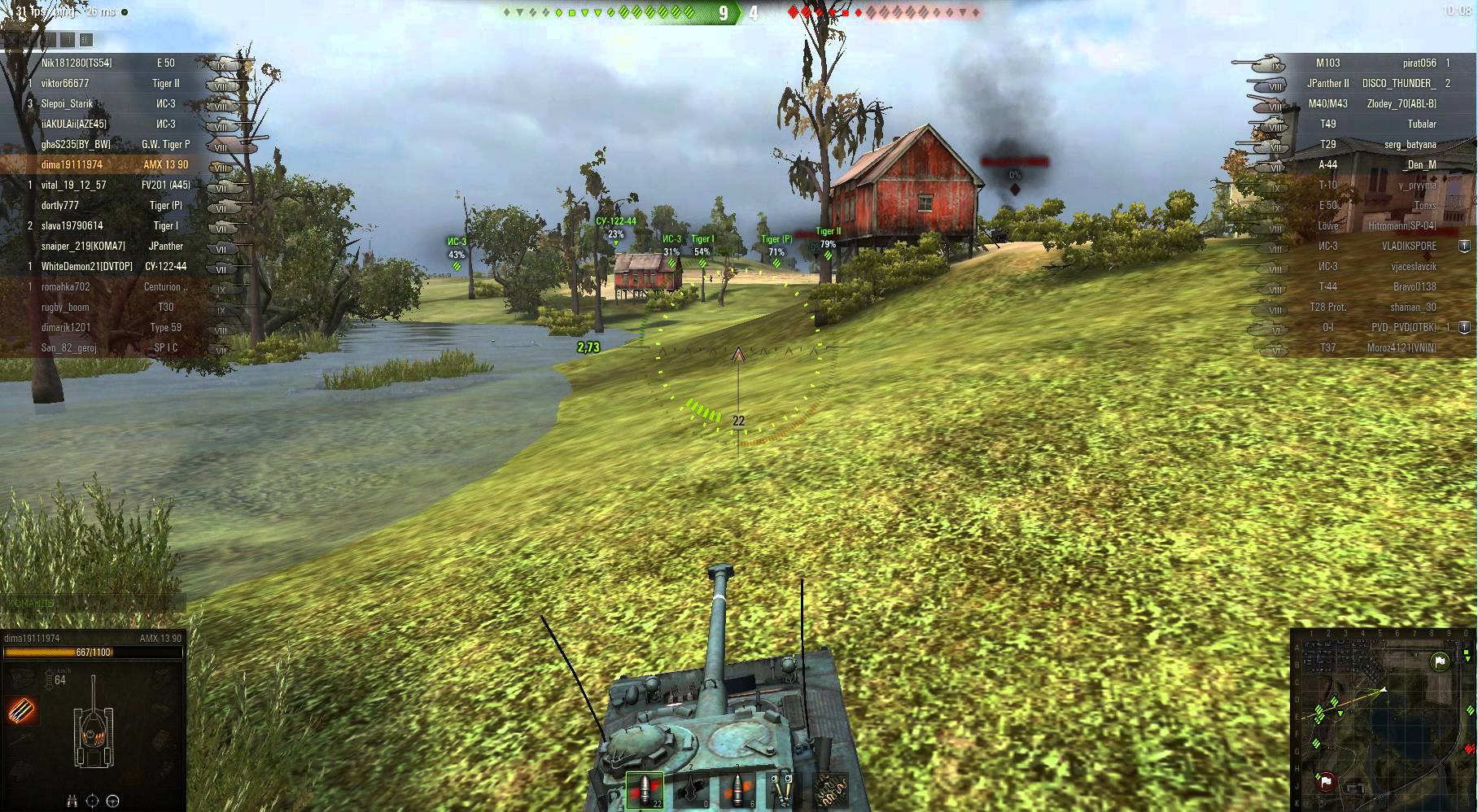Click the crosshair icon in damage panel

pyautogui.click(x=92, y=801)
